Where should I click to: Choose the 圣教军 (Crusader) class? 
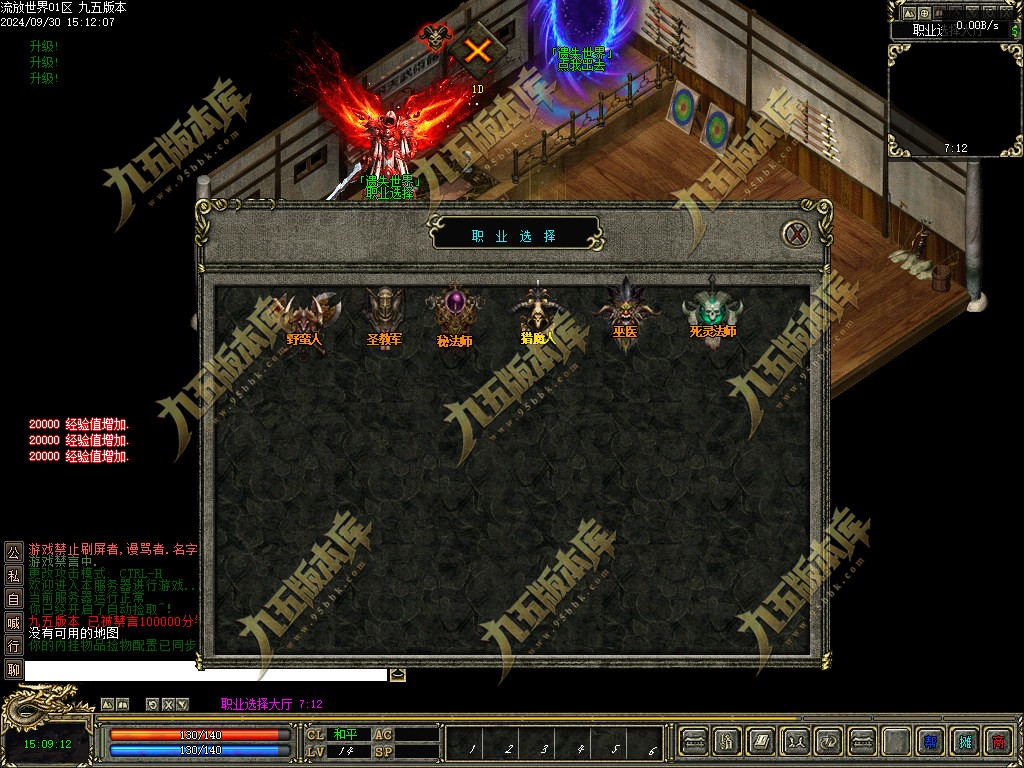point(384,320)
